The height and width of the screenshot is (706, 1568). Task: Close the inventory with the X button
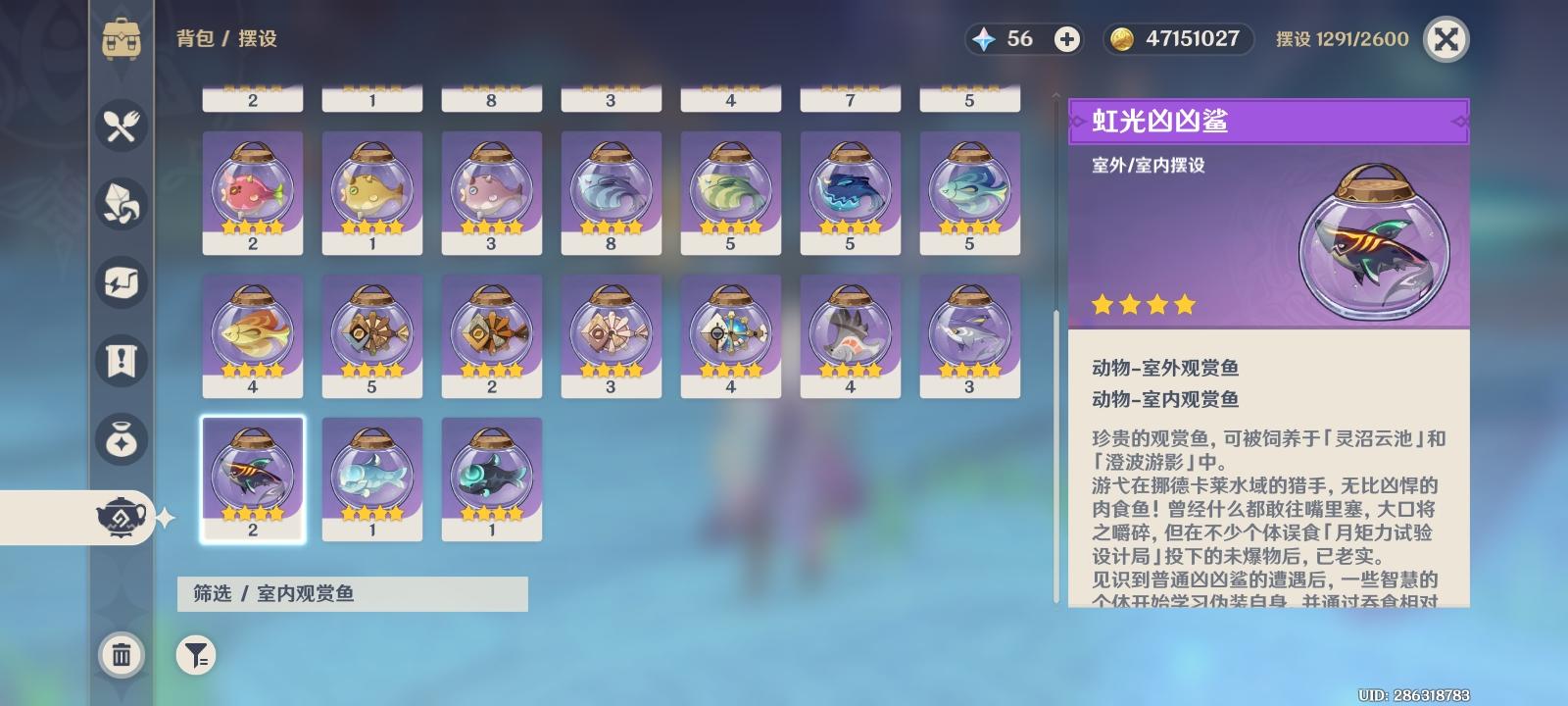[1445, 40]
